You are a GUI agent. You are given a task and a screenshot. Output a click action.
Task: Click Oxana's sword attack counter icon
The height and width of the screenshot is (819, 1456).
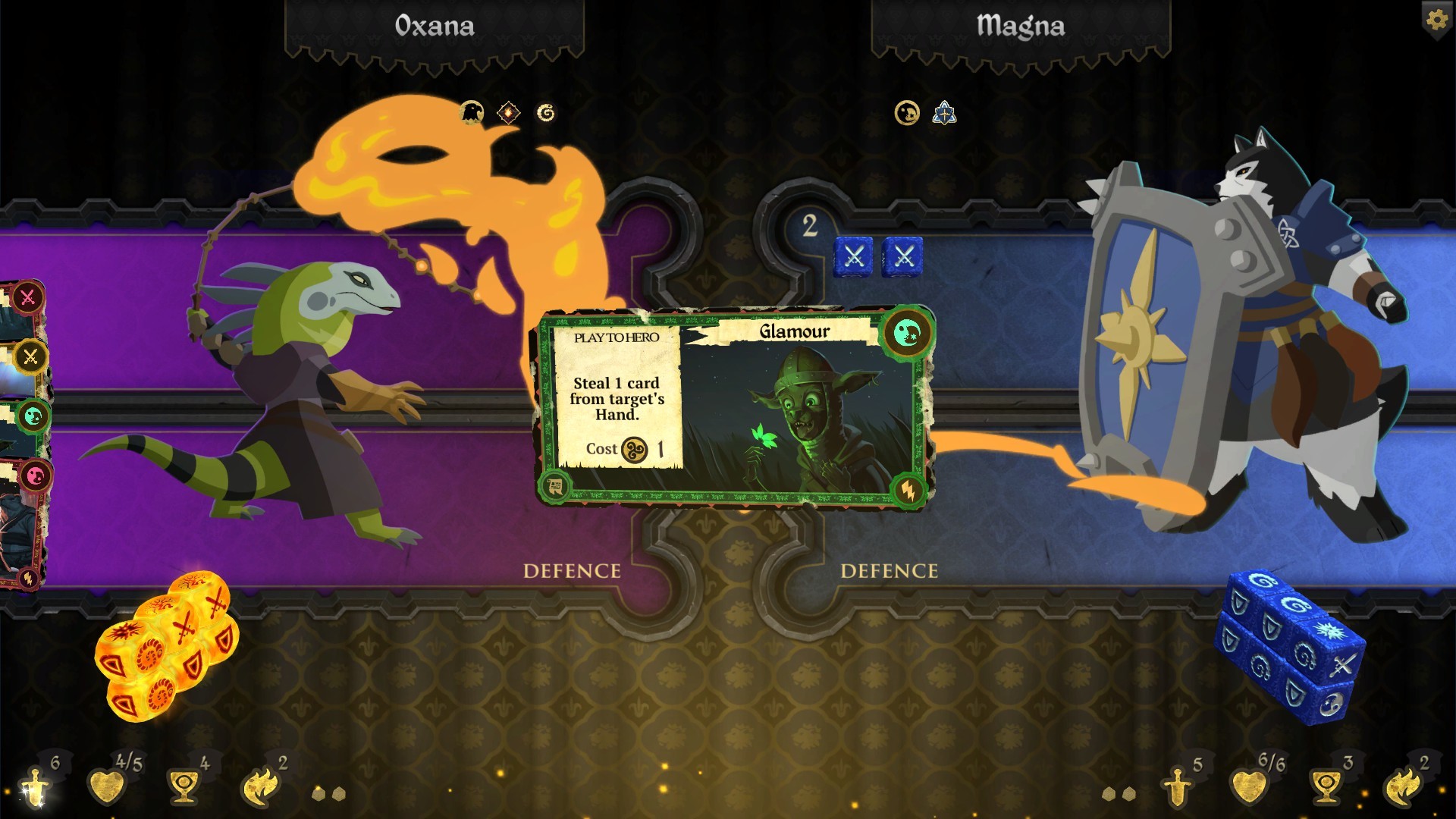click(34, 786)
